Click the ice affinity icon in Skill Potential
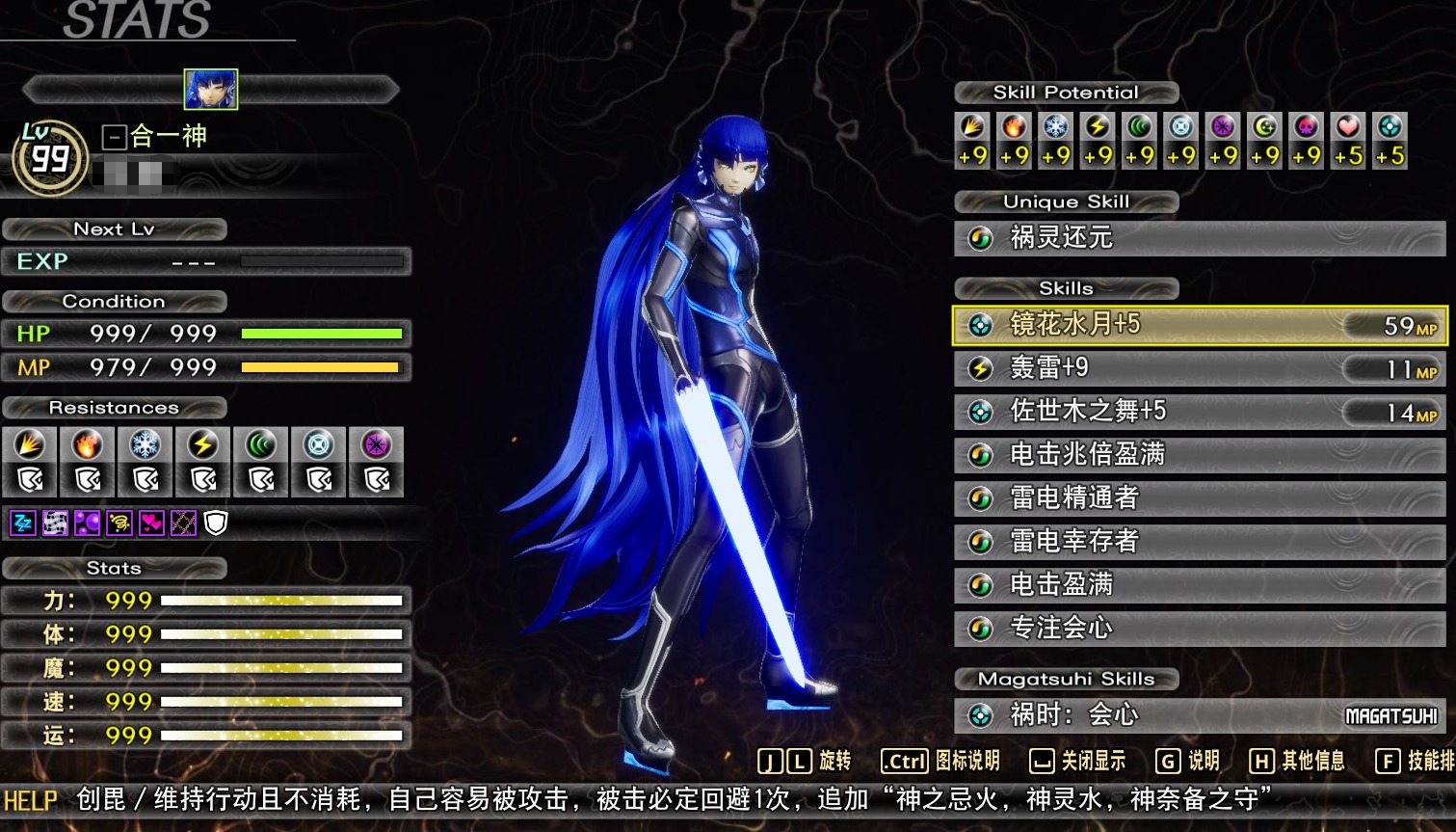The height and width of the screenshot is (832, 1456). (1057, 133)
